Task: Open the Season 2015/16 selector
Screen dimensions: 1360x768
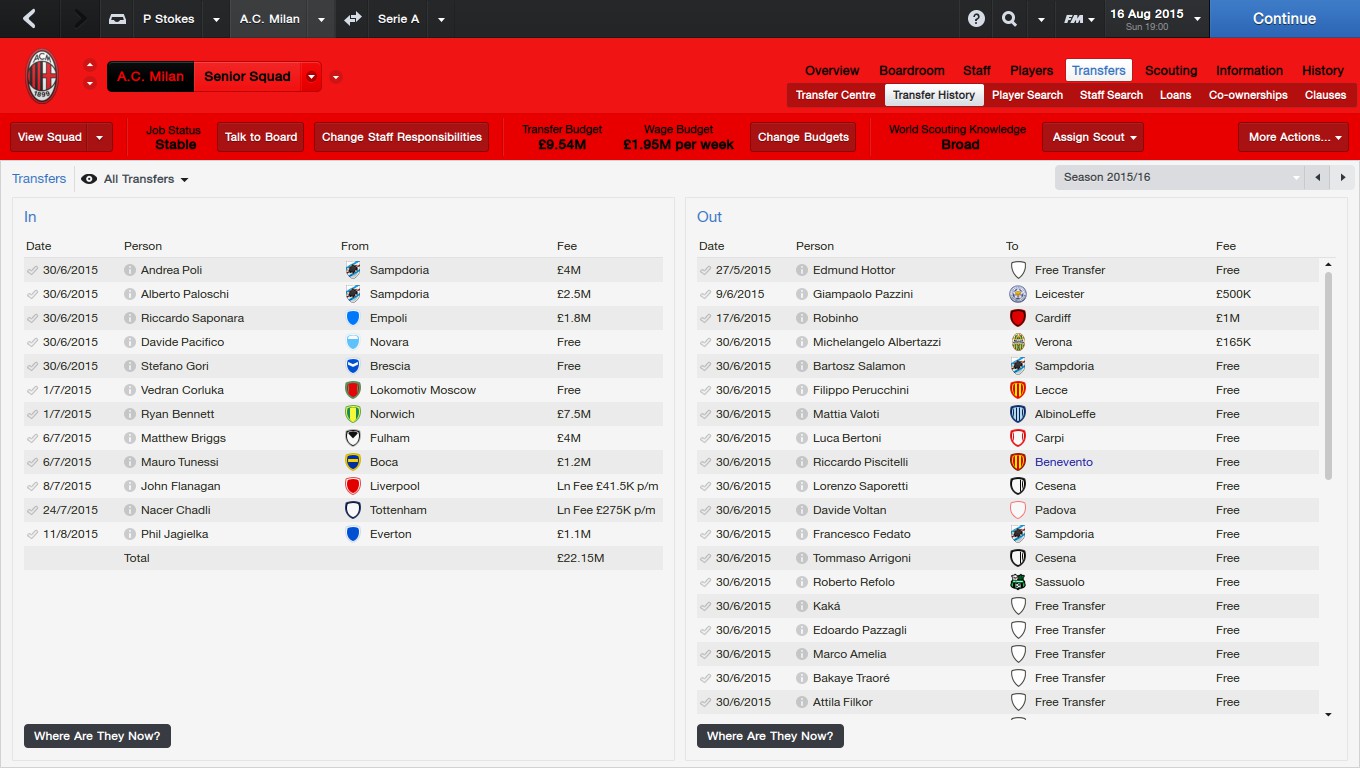Action: (1180, 177)
